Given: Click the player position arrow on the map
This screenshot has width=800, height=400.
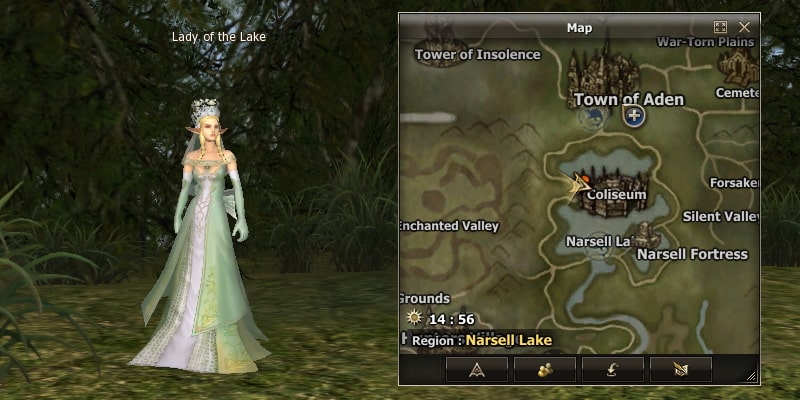Looking at the screenshot, I should coord(577,185).
